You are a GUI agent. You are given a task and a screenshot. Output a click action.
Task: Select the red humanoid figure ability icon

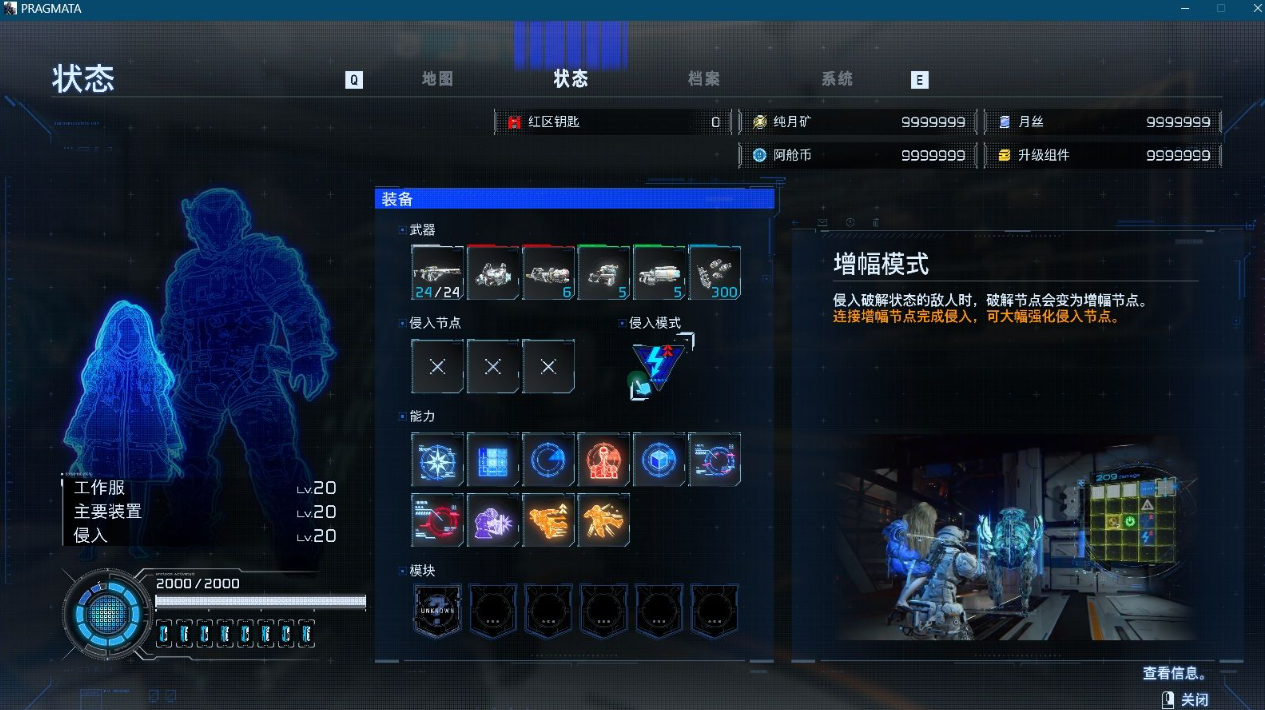pos(604,460)
